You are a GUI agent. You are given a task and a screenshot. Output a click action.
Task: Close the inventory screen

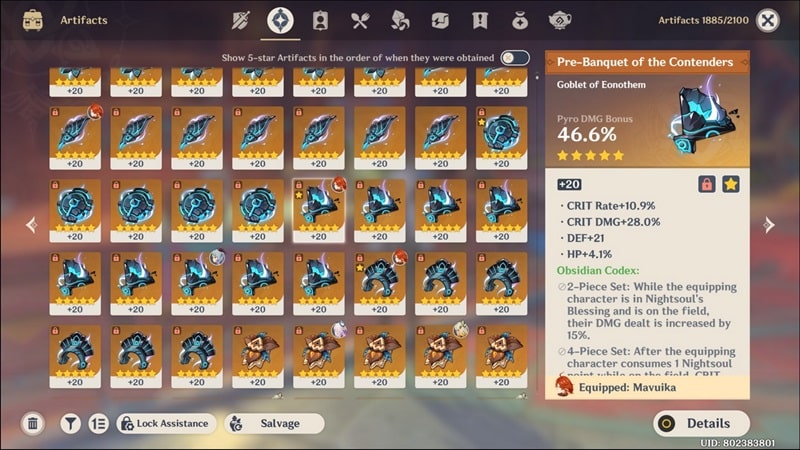pyautogui.click(x=768, y=20)
